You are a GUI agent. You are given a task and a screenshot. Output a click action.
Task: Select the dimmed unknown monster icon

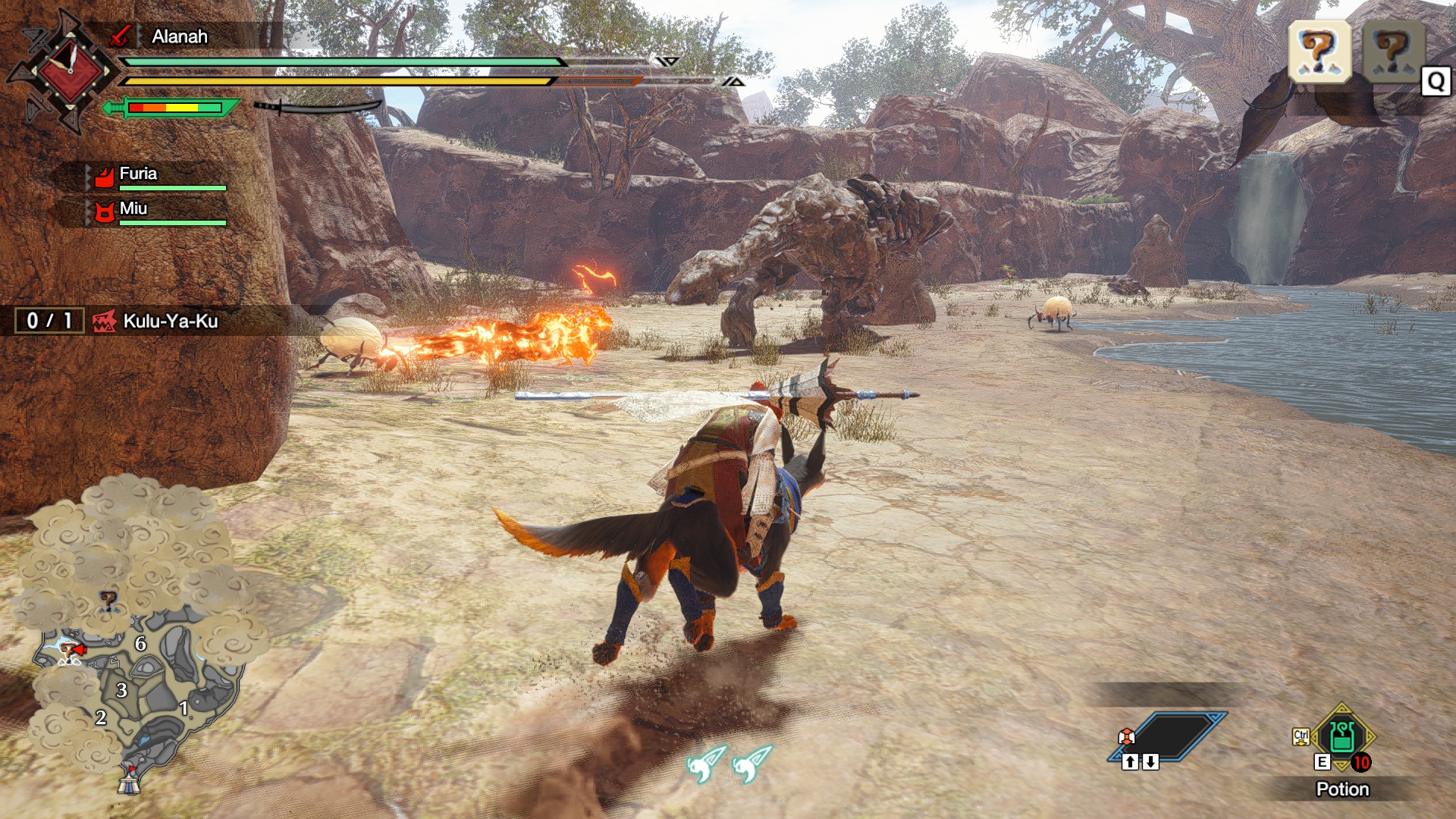1393,52
